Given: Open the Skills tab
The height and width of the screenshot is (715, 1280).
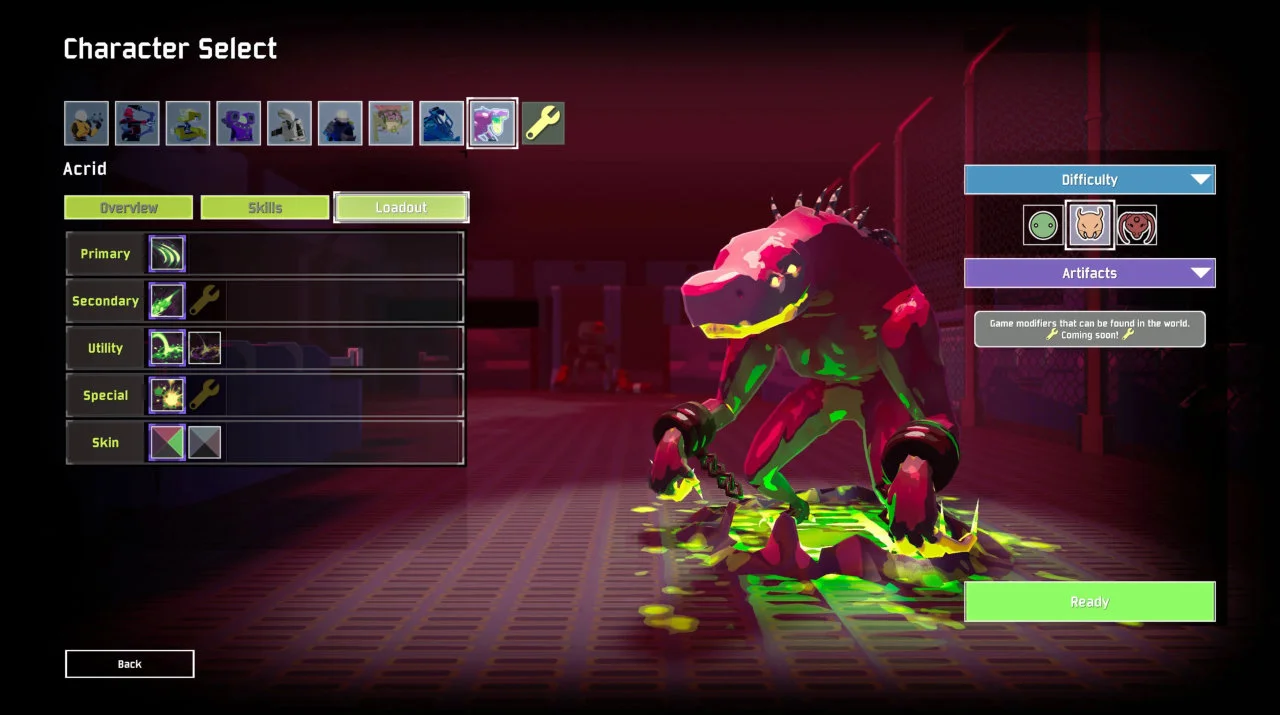Looking at the screenshot, I should click(x=265, y=208).
